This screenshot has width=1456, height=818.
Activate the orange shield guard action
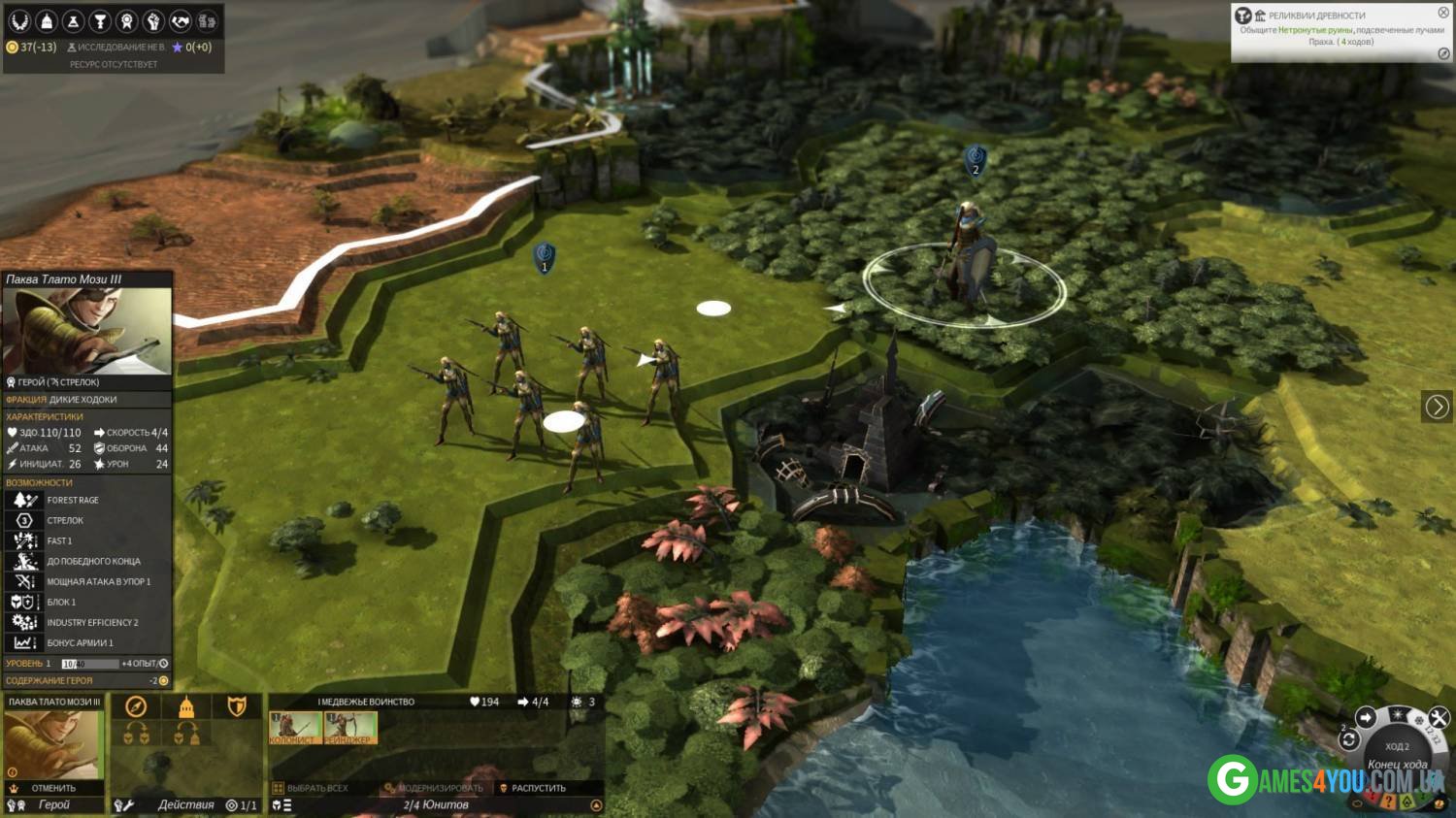click(236, 706)
